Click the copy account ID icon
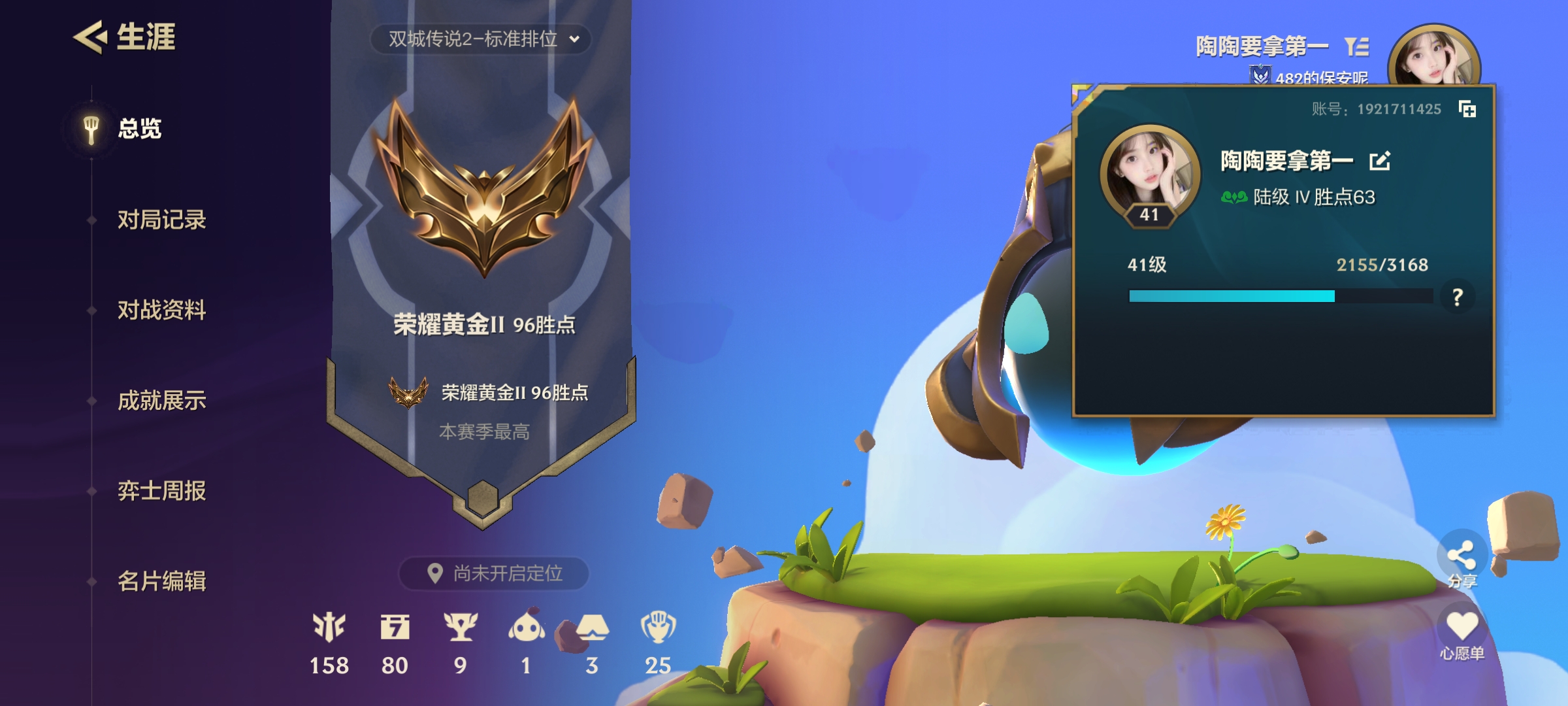Screen dimensions: 1568x706 [1467, 110]
